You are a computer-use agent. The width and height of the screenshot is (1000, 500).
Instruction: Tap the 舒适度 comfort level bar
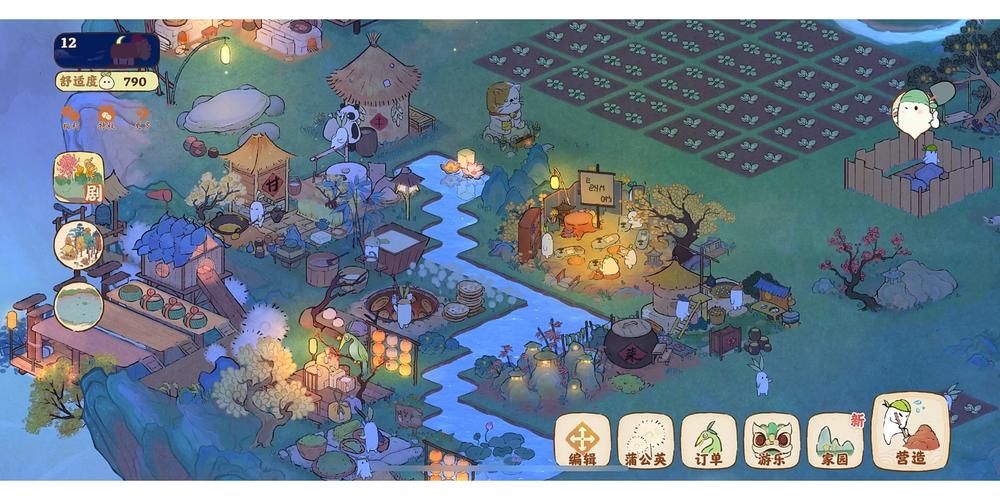tap(105, 81)
